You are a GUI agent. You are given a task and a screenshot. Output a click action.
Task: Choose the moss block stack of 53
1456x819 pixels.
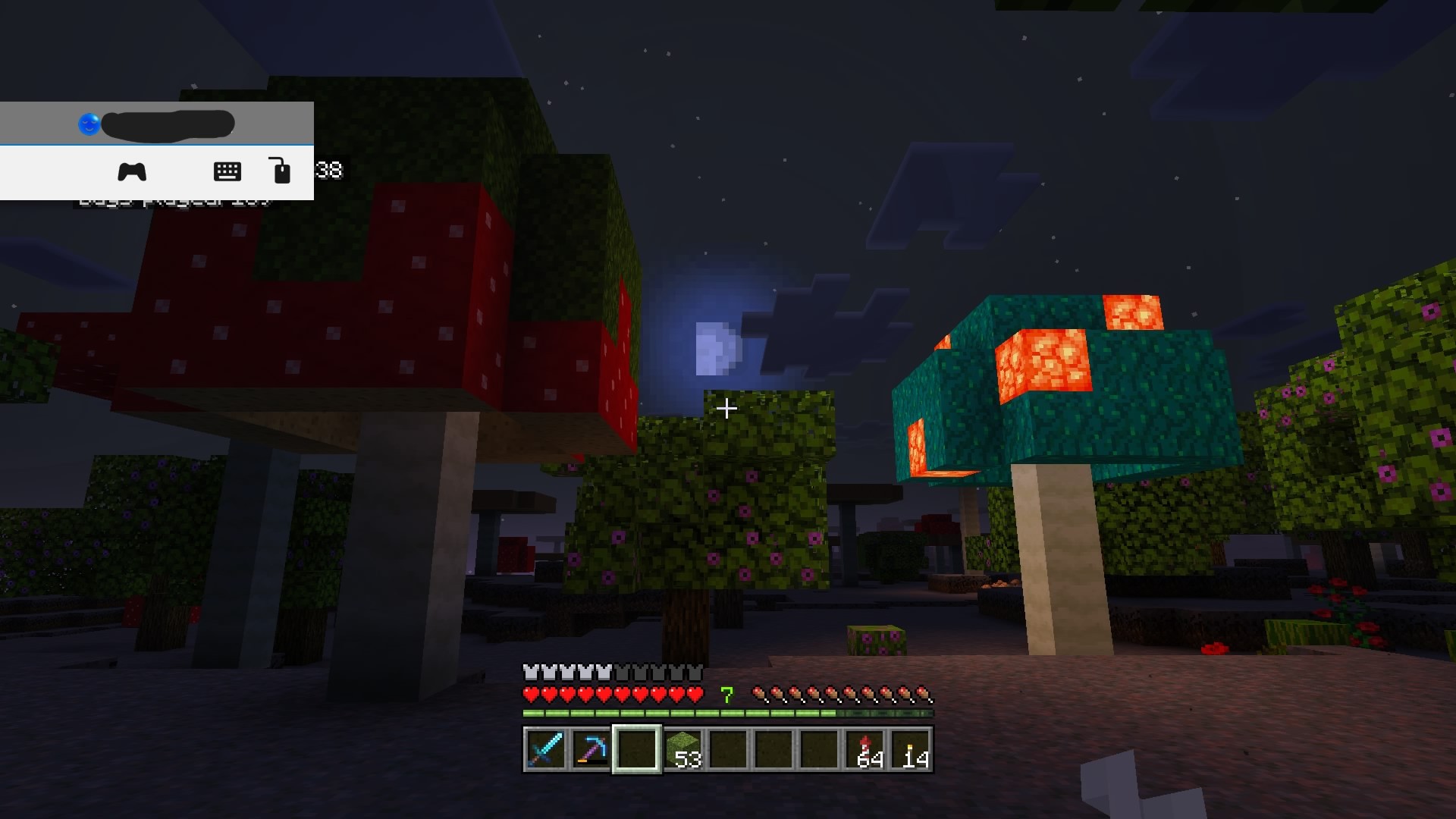(x=682, y=749)
